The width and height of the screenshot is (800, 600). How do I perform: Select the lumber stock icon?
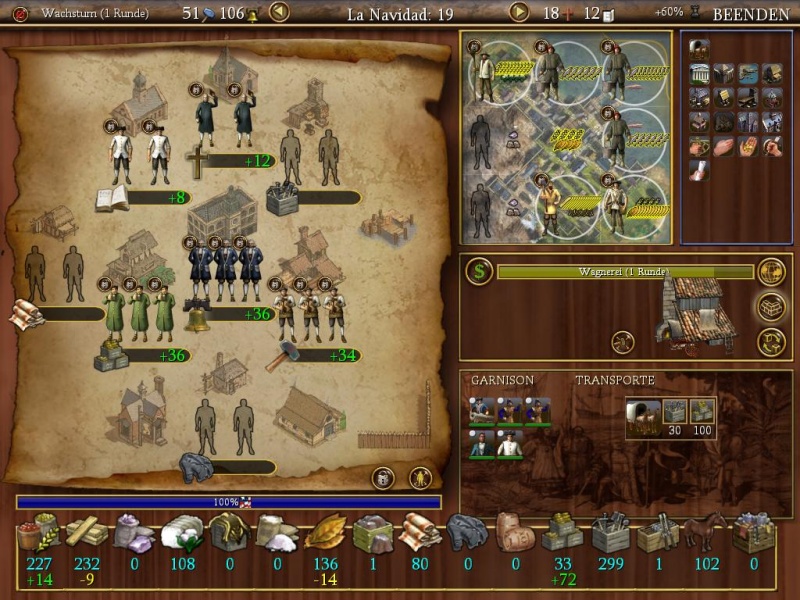pyautogui.click(x=86, y=533)
